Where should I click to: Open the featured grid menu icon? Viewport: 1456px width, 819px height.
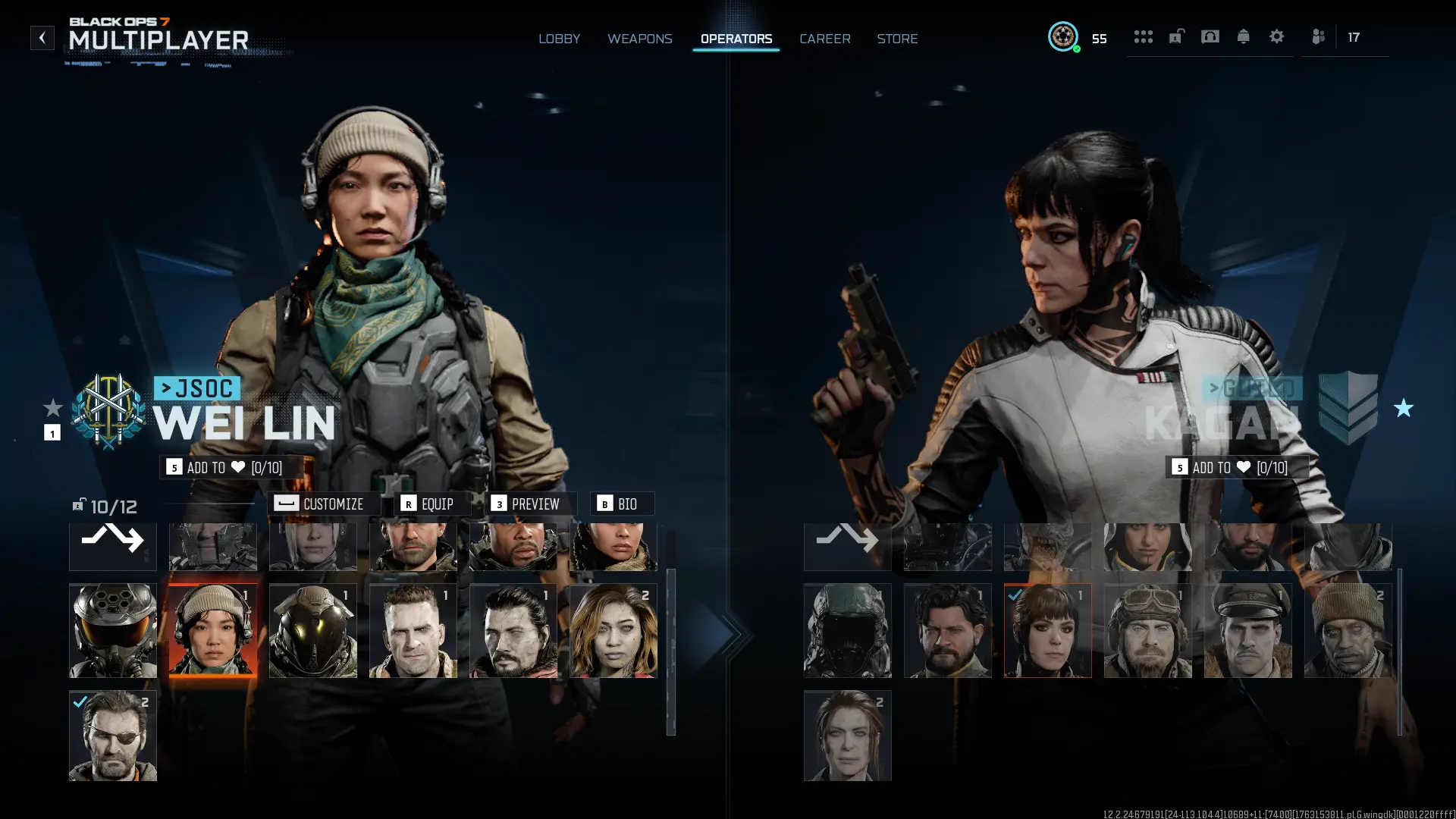click(1144, 36)
